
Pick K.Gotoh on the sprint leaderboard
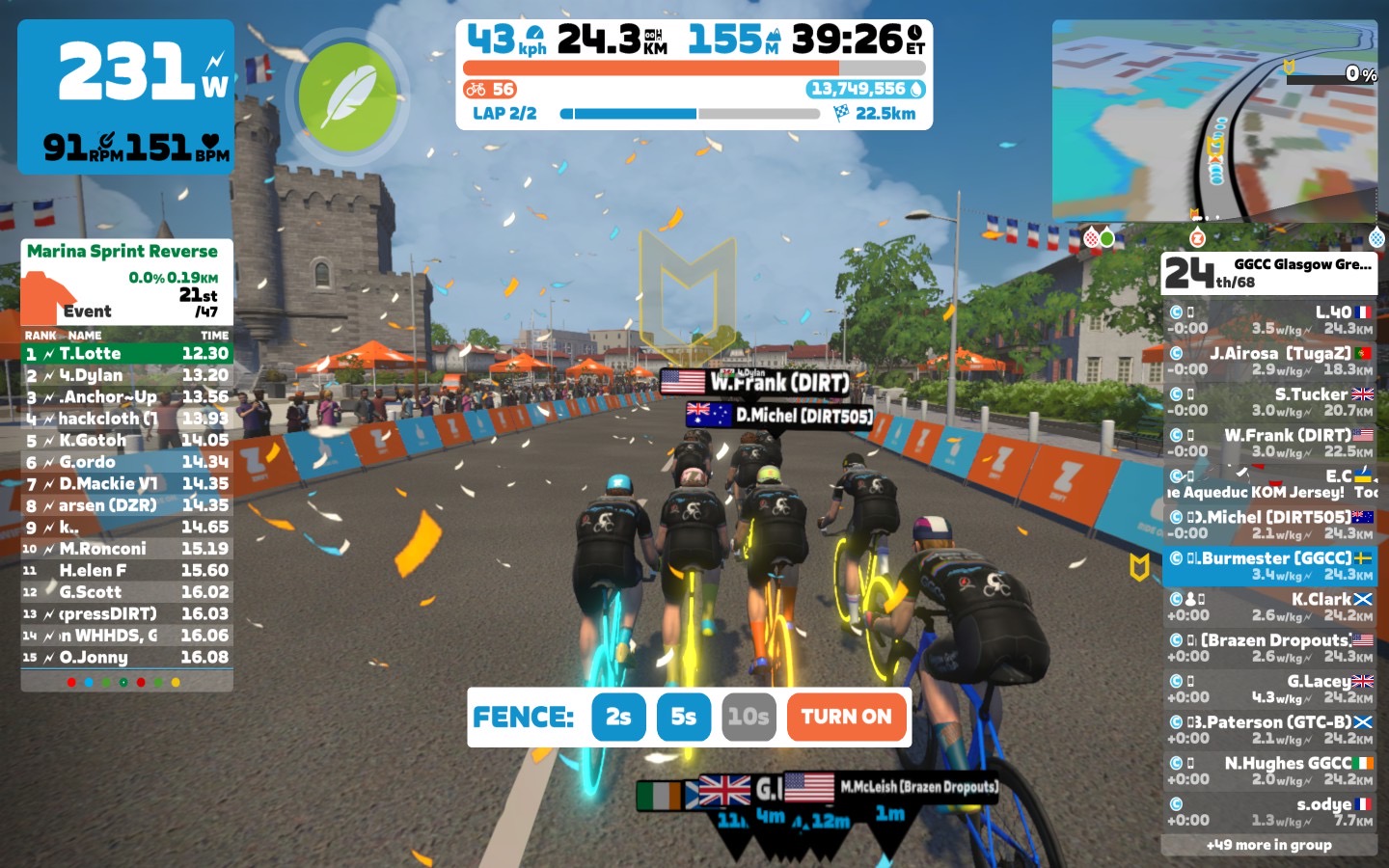[x=127, y=441]
